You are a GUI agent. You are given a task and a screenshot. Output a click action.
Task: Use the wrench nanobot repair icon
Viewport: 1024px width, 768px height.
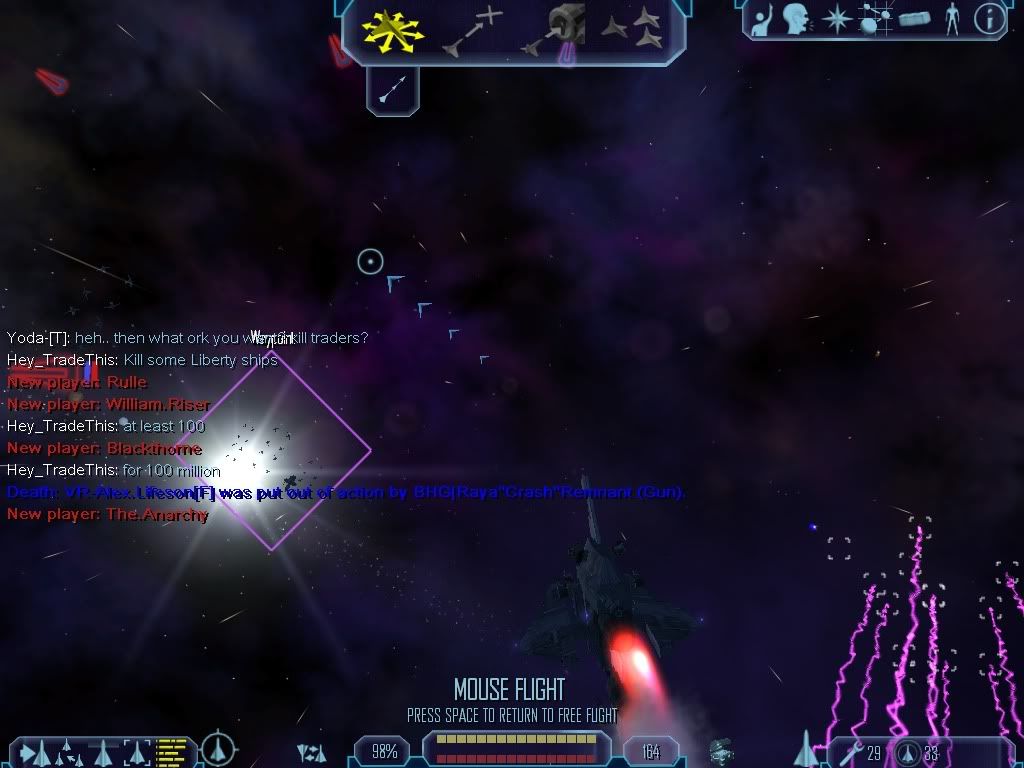(847, 752)
